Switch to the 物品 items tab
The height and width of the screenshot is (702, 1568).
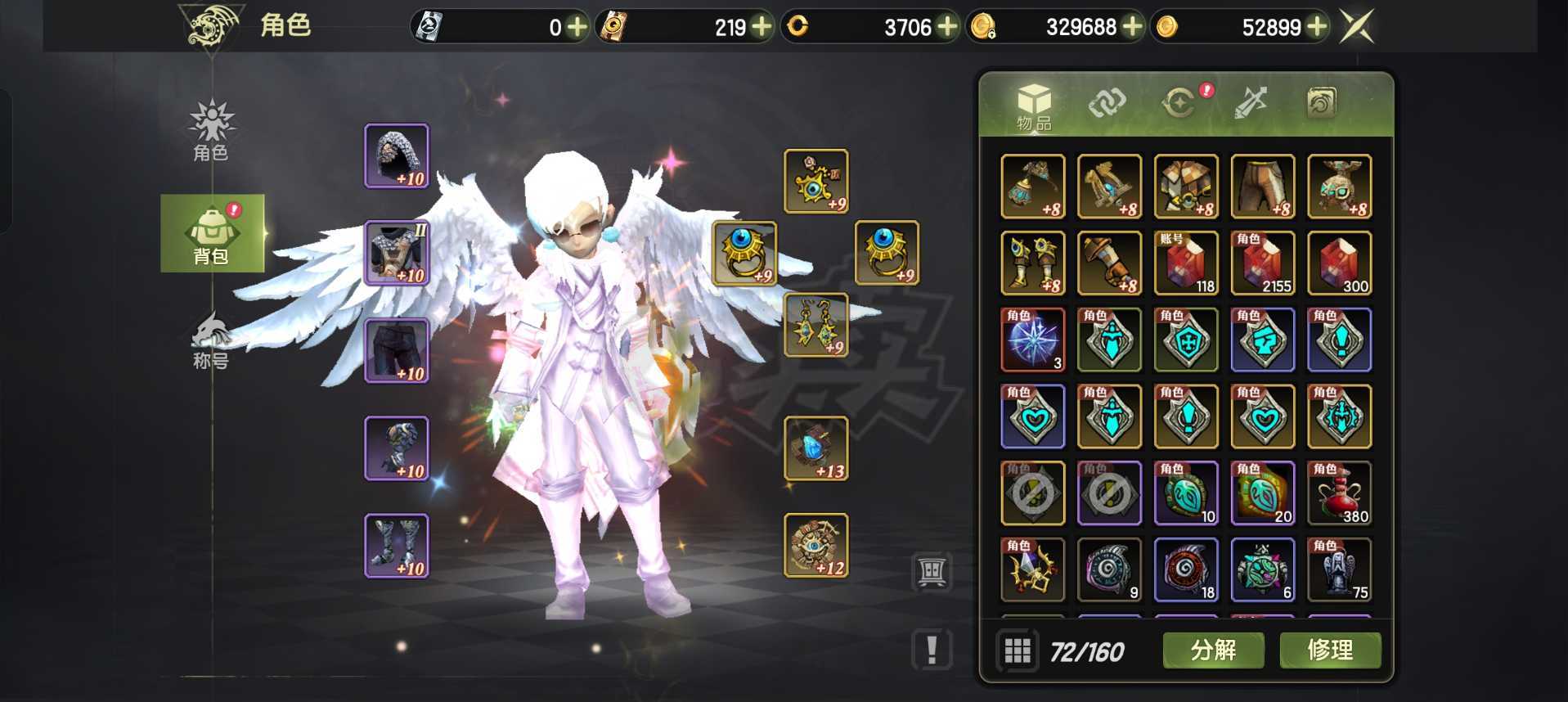pos(1032,103)
